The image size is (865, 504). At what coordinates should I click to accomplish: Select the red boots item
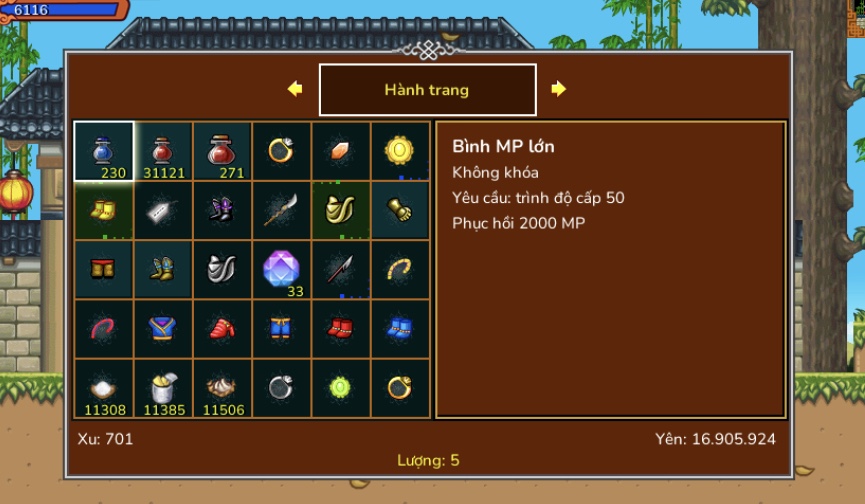click(340, 328)
